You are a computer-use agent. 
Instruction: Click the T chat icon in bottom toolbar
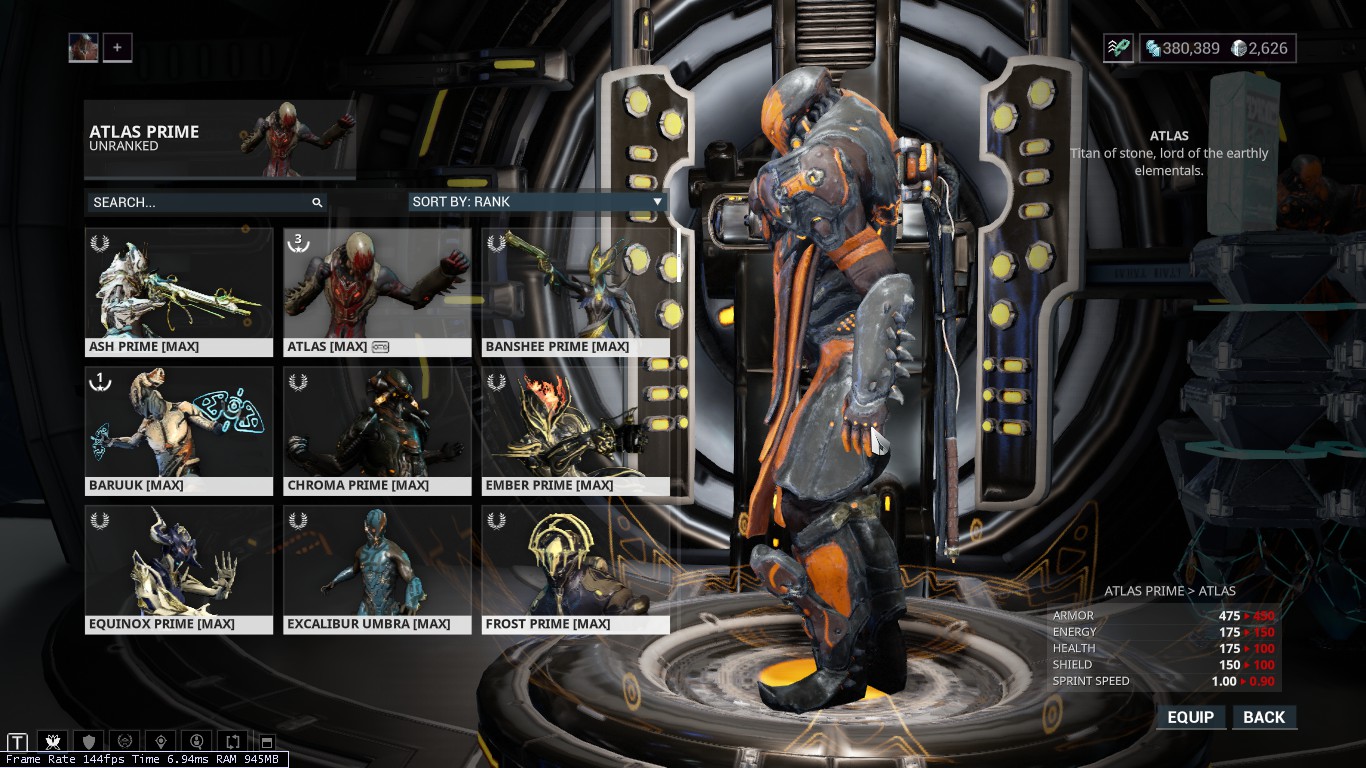point(17,741)
